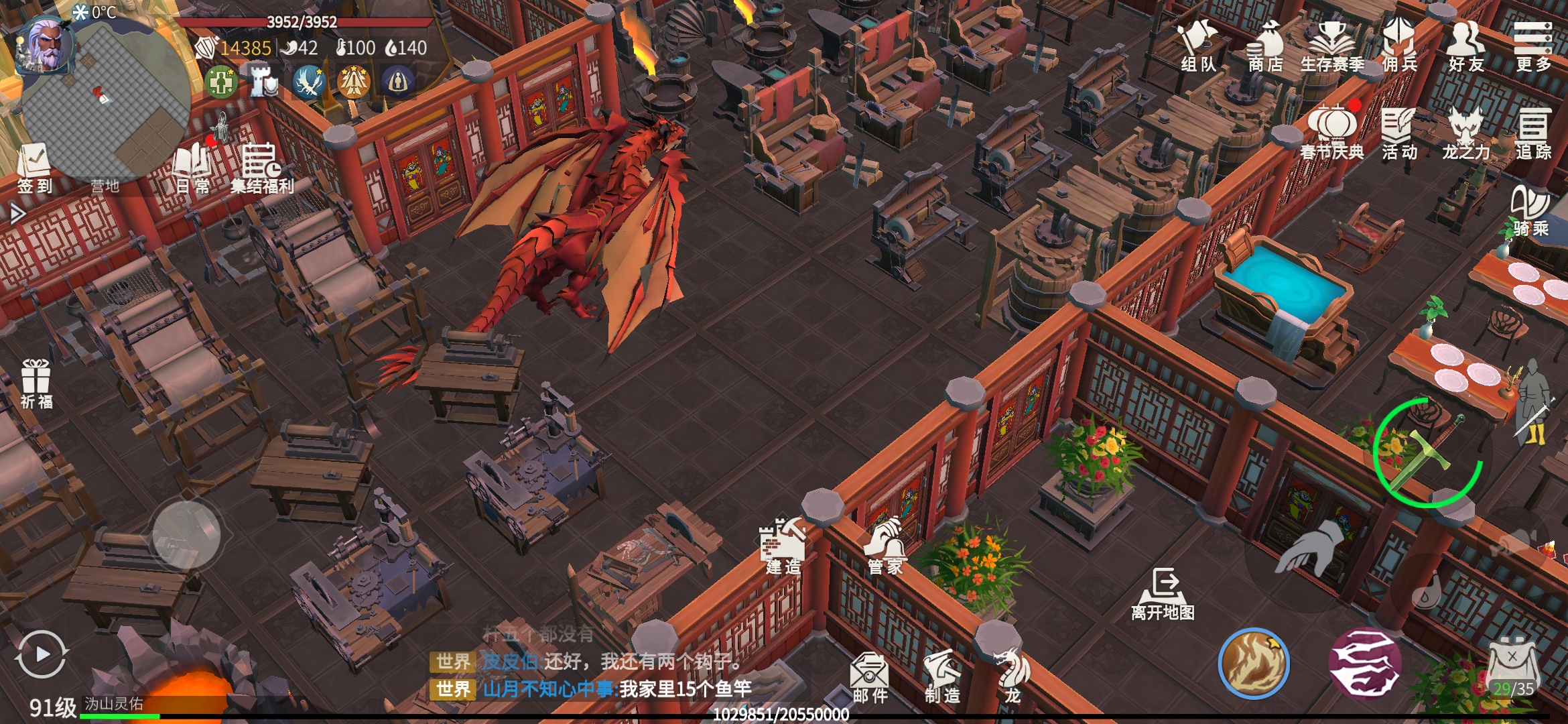
Task: Toggle the 追踪 tracking list
Action: pyautogui.click(x=1533, y=133)
